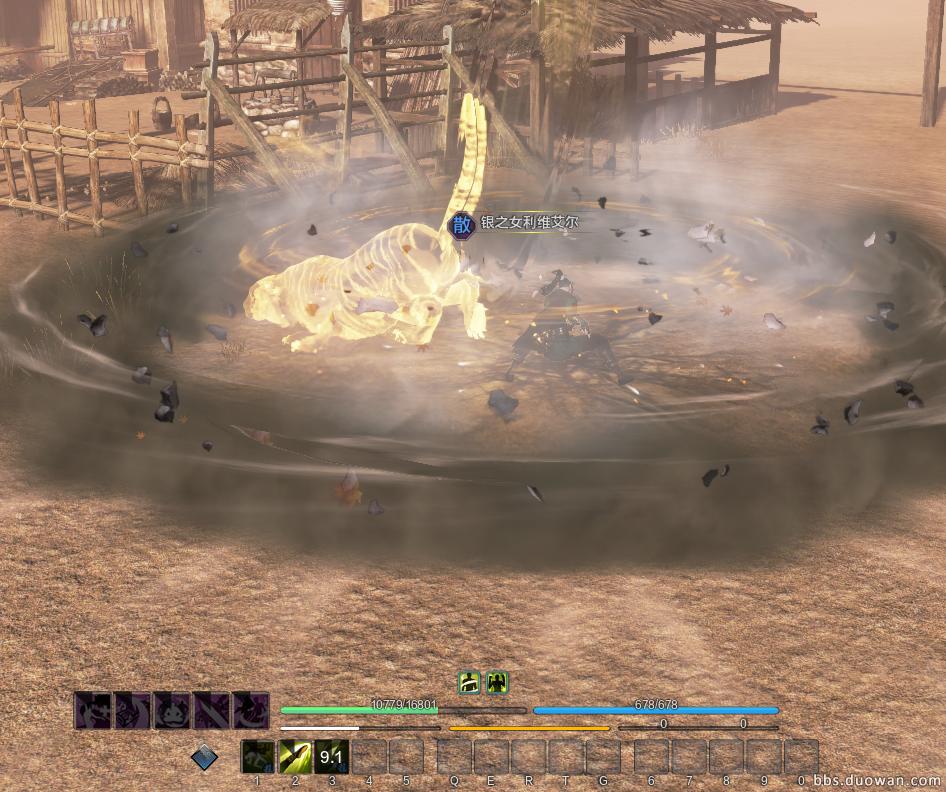
Task: Select the empty hotbar slot labeled G
Action: 602,757
